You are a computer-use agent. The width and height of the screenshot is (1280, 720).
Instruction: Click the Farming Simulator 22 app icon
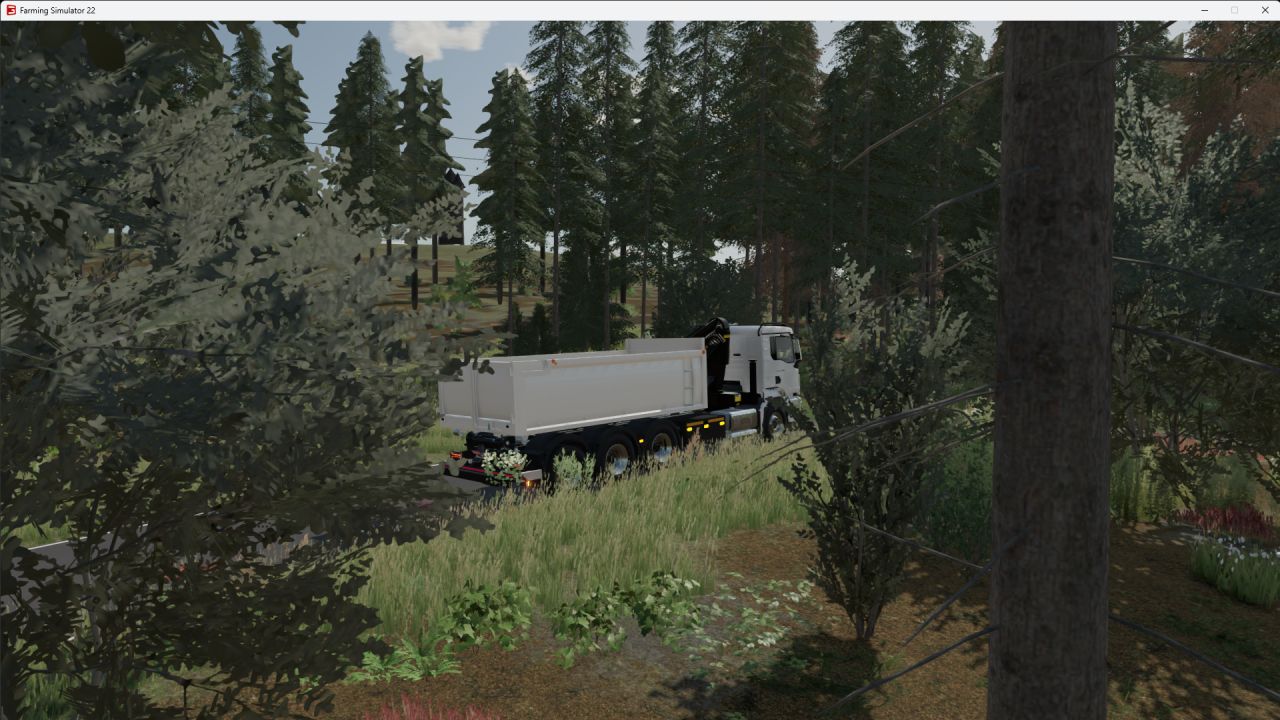(x=10, y=10)
